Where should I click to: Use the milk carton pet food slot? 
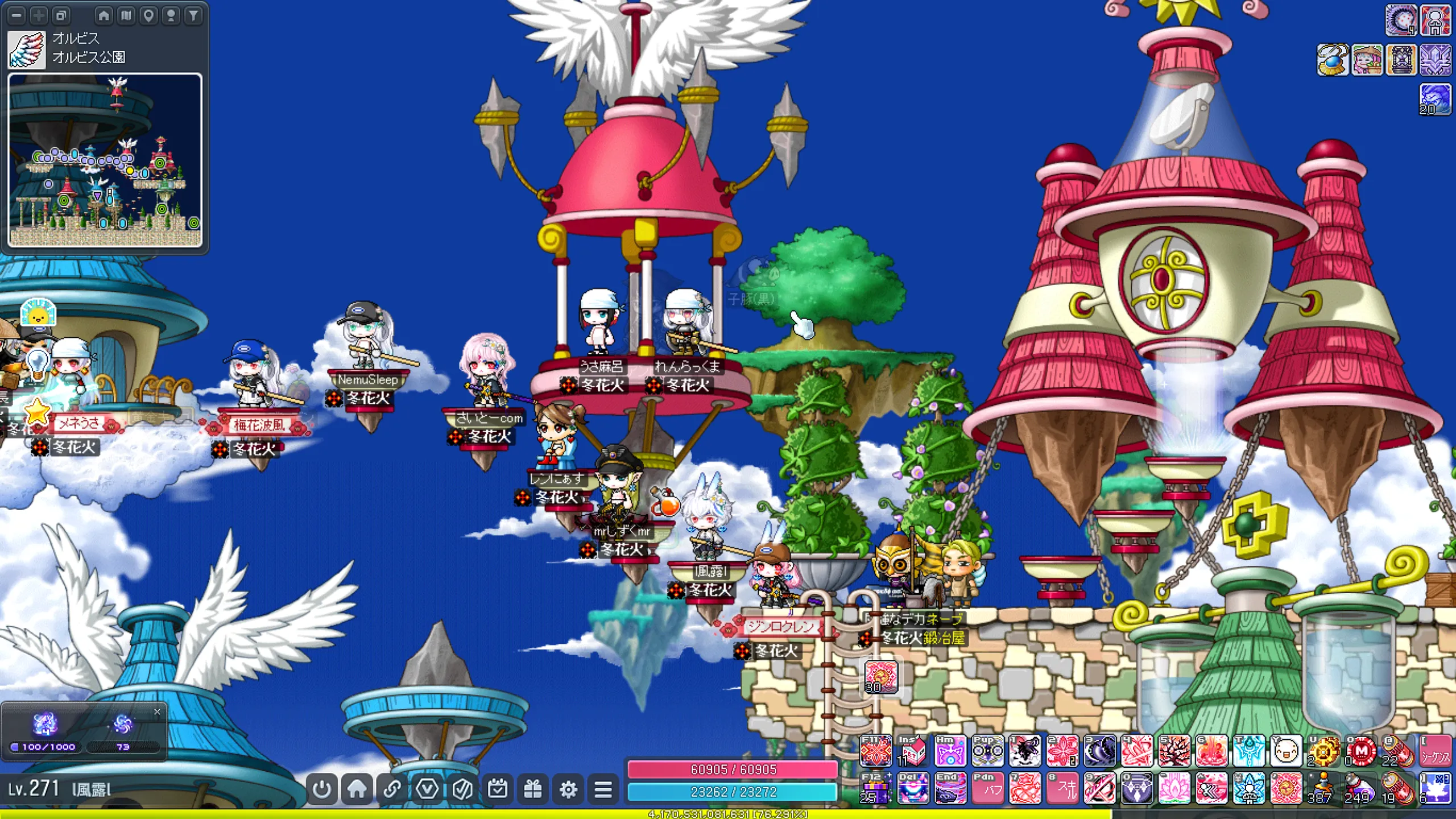click(x=913, y=751)
